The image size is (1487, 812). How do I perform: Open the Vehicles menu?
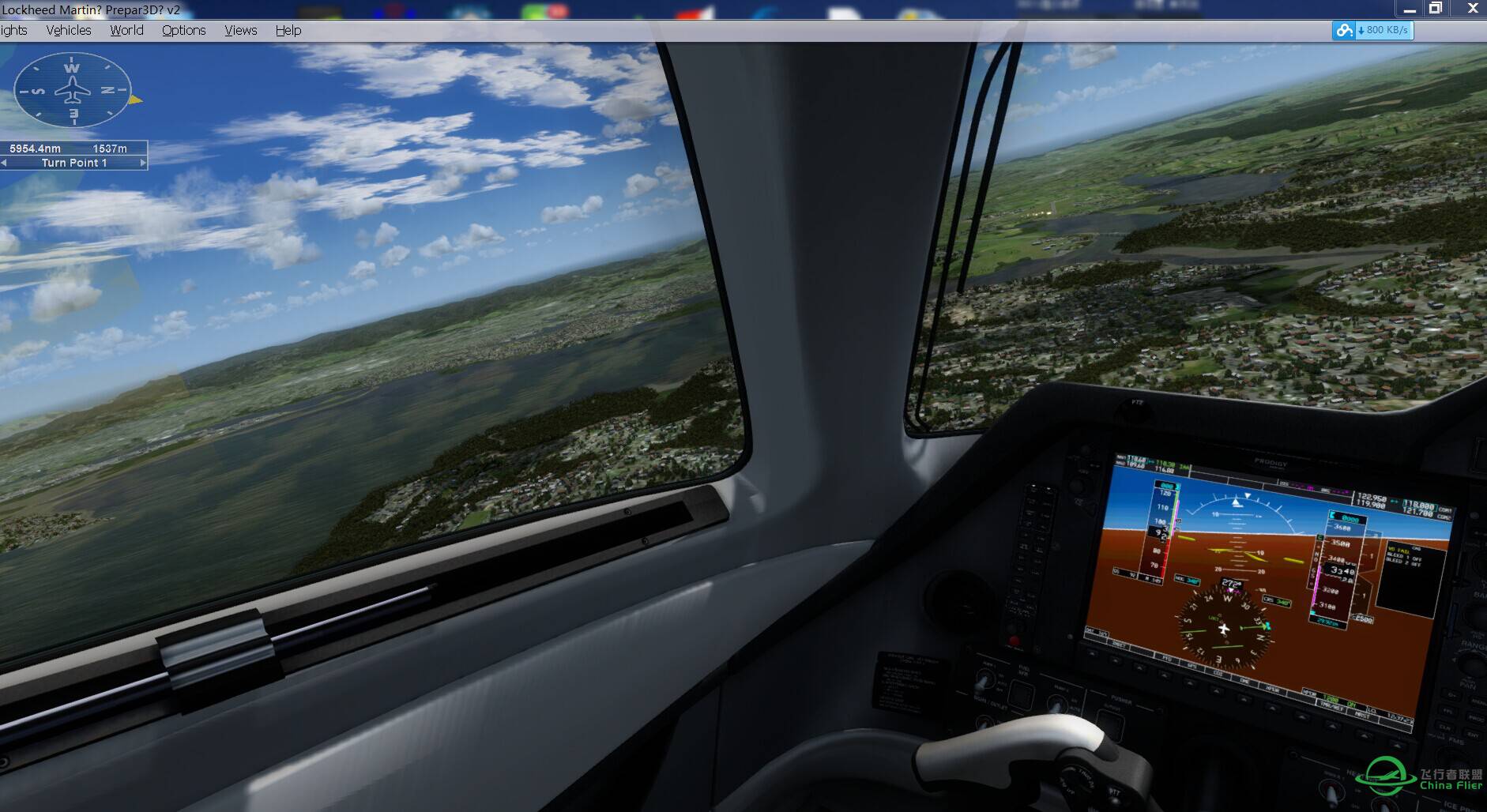click(x=69, y=30)
